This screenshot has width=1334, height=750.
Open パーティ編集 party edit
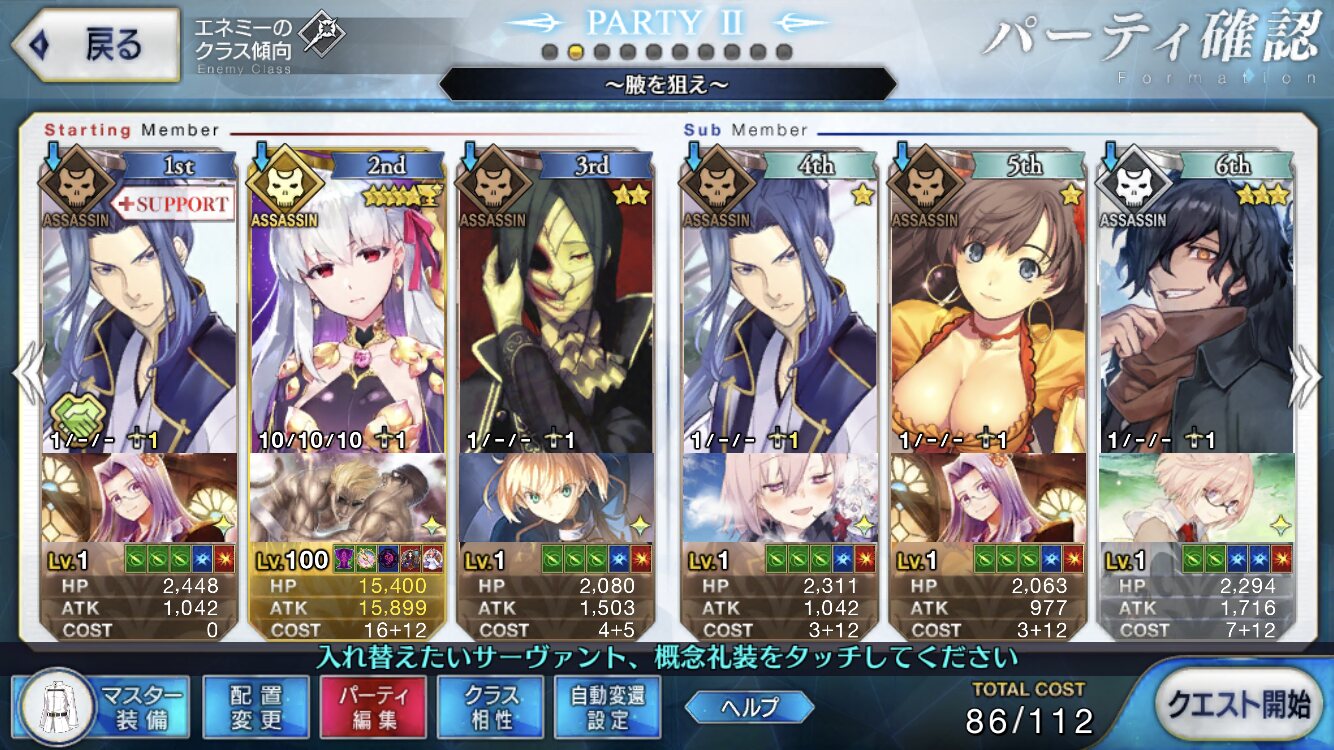(373, 705)
